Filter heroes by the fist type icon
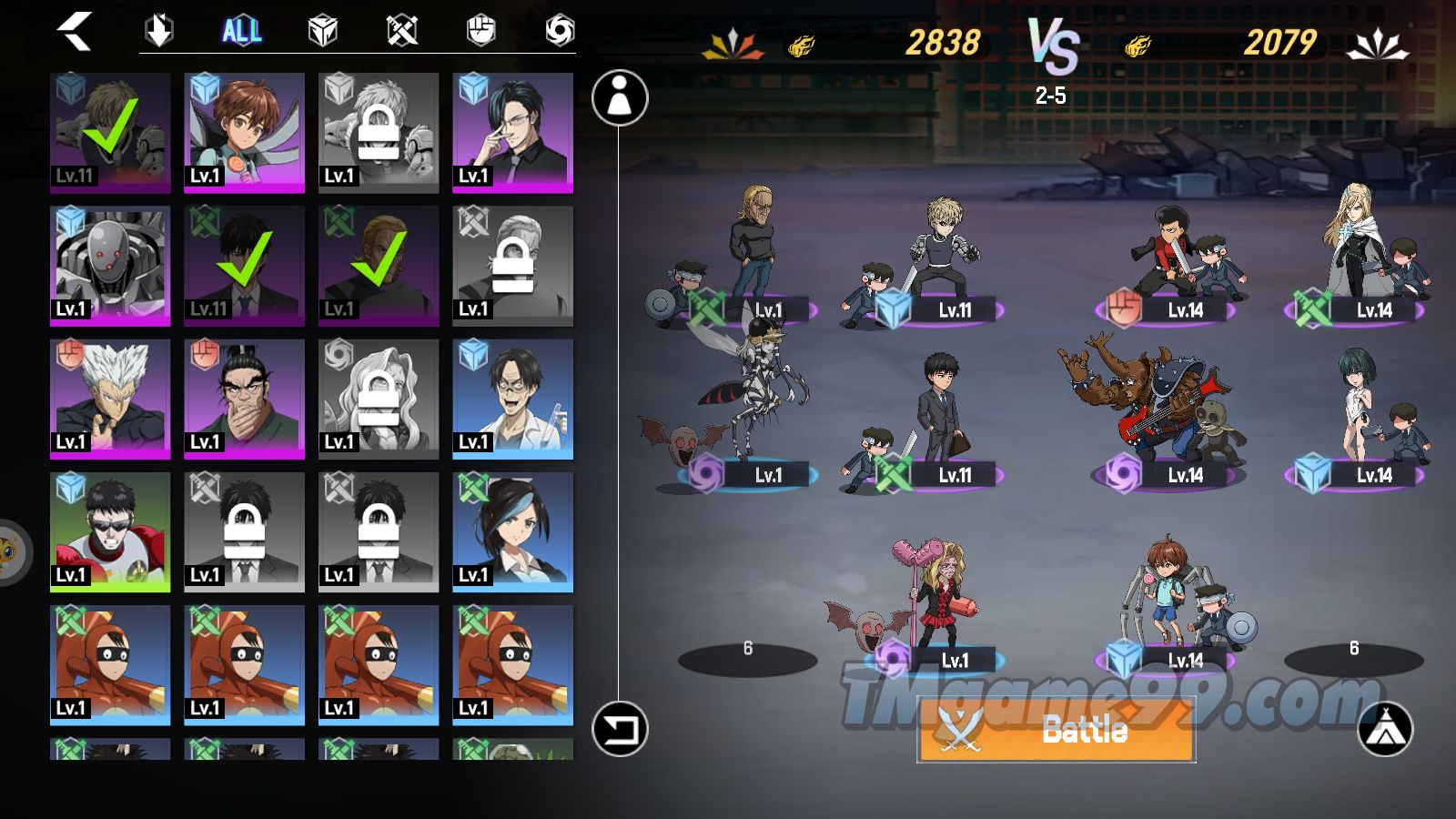 point(480,32)
